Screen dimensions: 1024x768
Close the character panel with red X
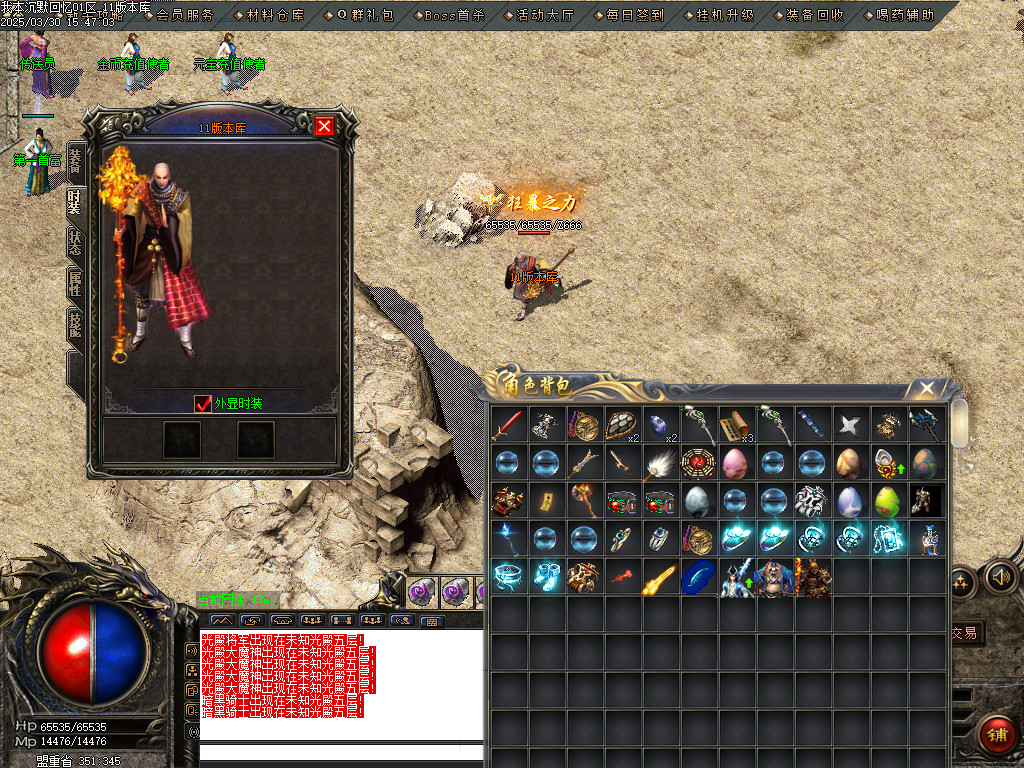pyautogui.click(x=324, y=126)
